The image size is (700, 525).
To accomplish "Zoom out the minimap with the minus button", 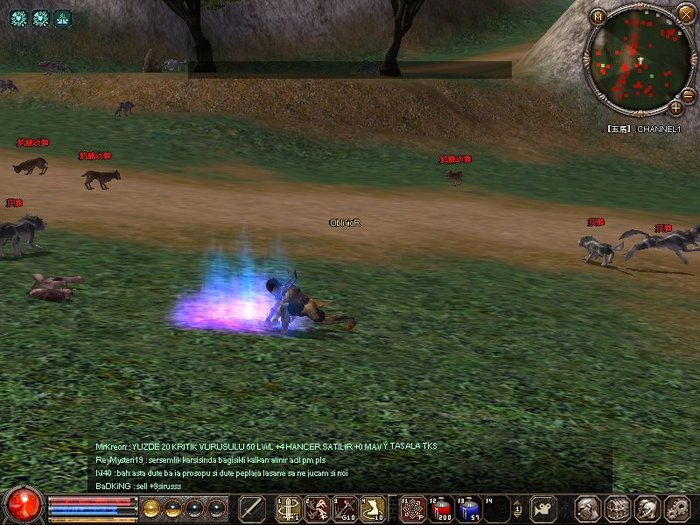I will tap(688, 94).
